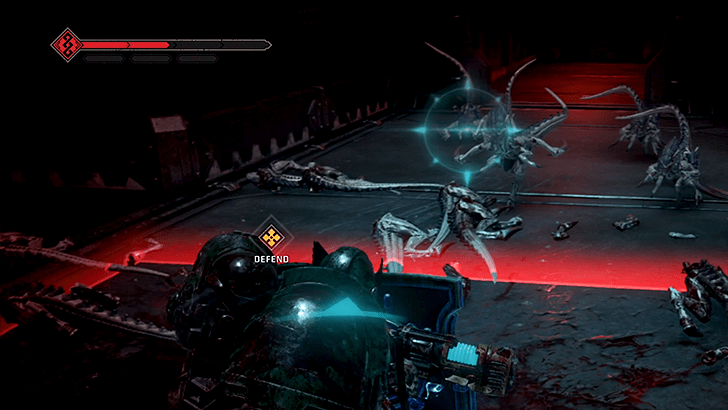Select the red diamond emblem beside health bar
728x410 pixels.
(66, 44)
